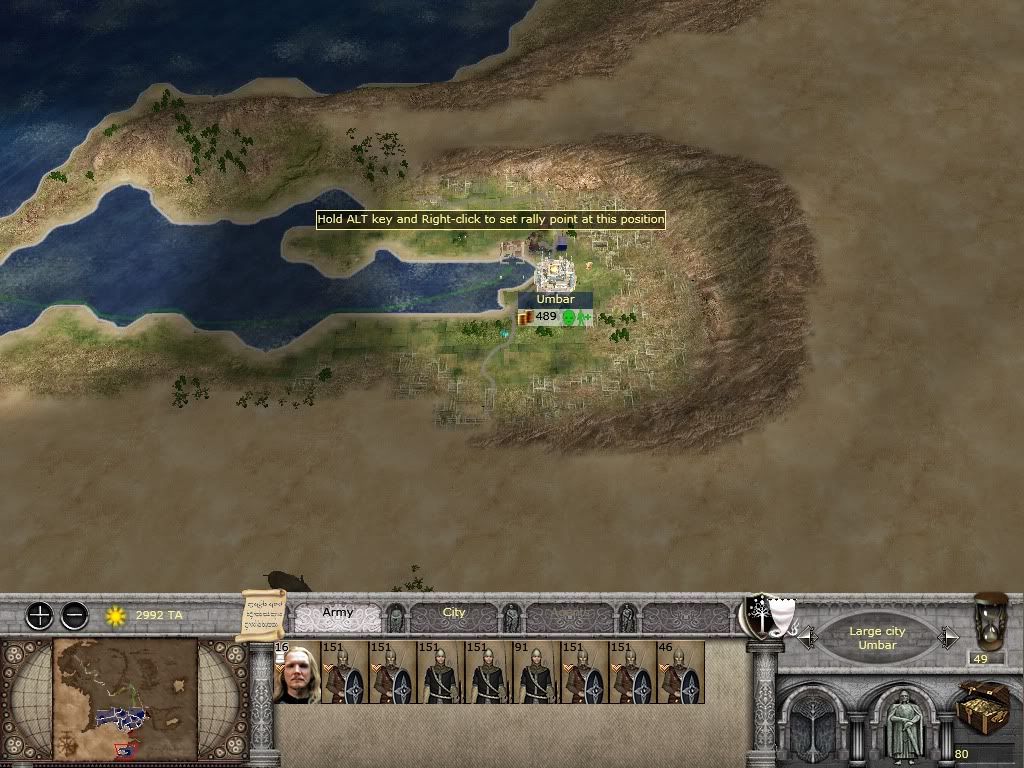Zoom out with the minus button
The image size is (1024, 768).
point(75,615)
